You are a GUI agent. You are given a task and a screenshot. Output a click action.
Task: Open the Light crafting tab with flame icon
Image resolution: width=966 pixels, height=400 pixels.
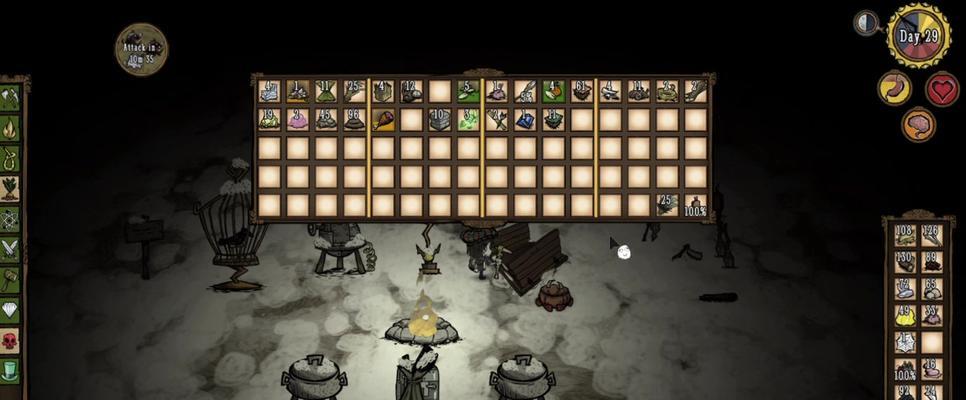click(10, 129)
